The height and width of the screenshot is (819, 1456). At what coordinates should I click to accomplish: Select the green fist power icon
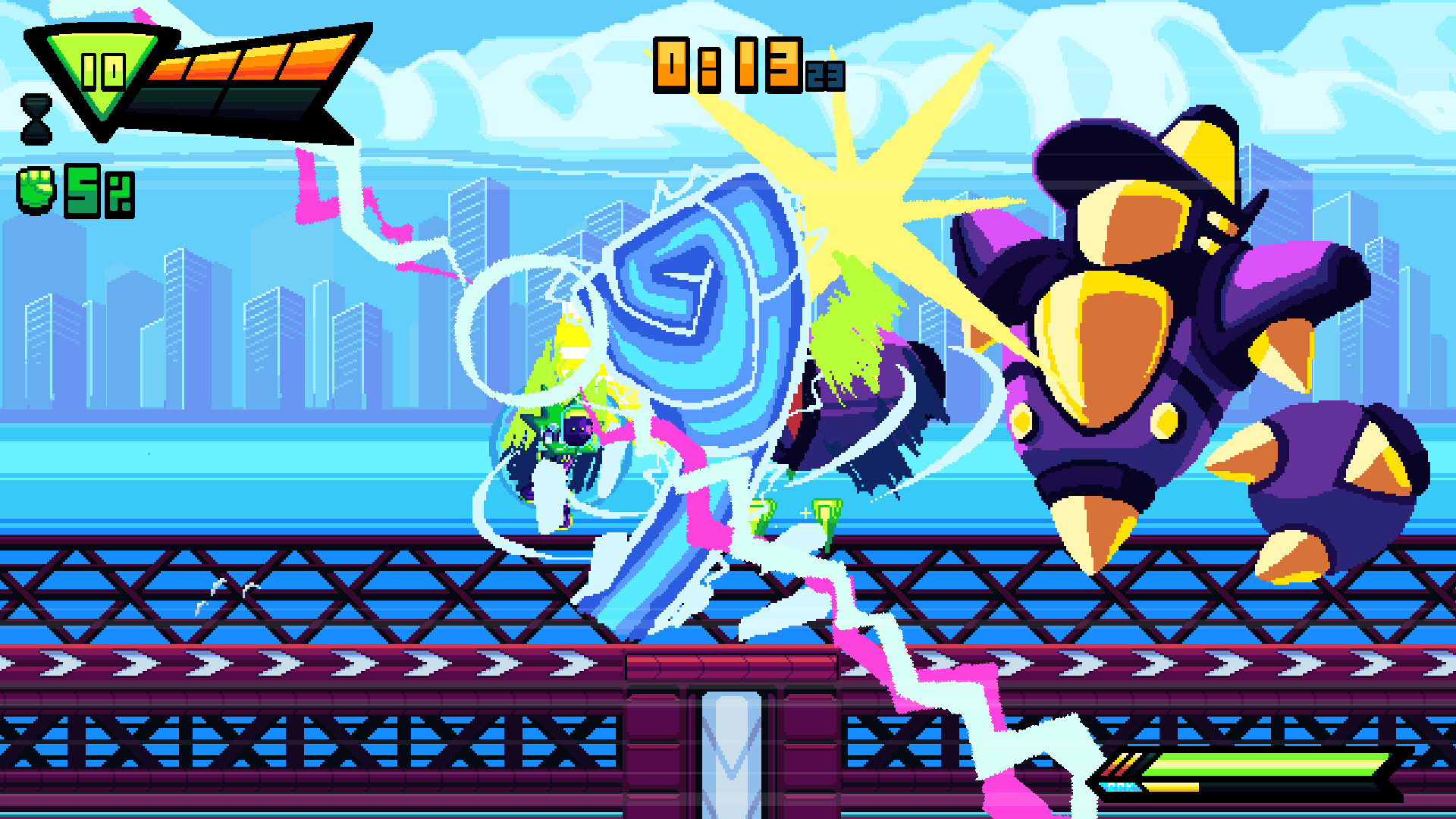[x=36, y=190]
